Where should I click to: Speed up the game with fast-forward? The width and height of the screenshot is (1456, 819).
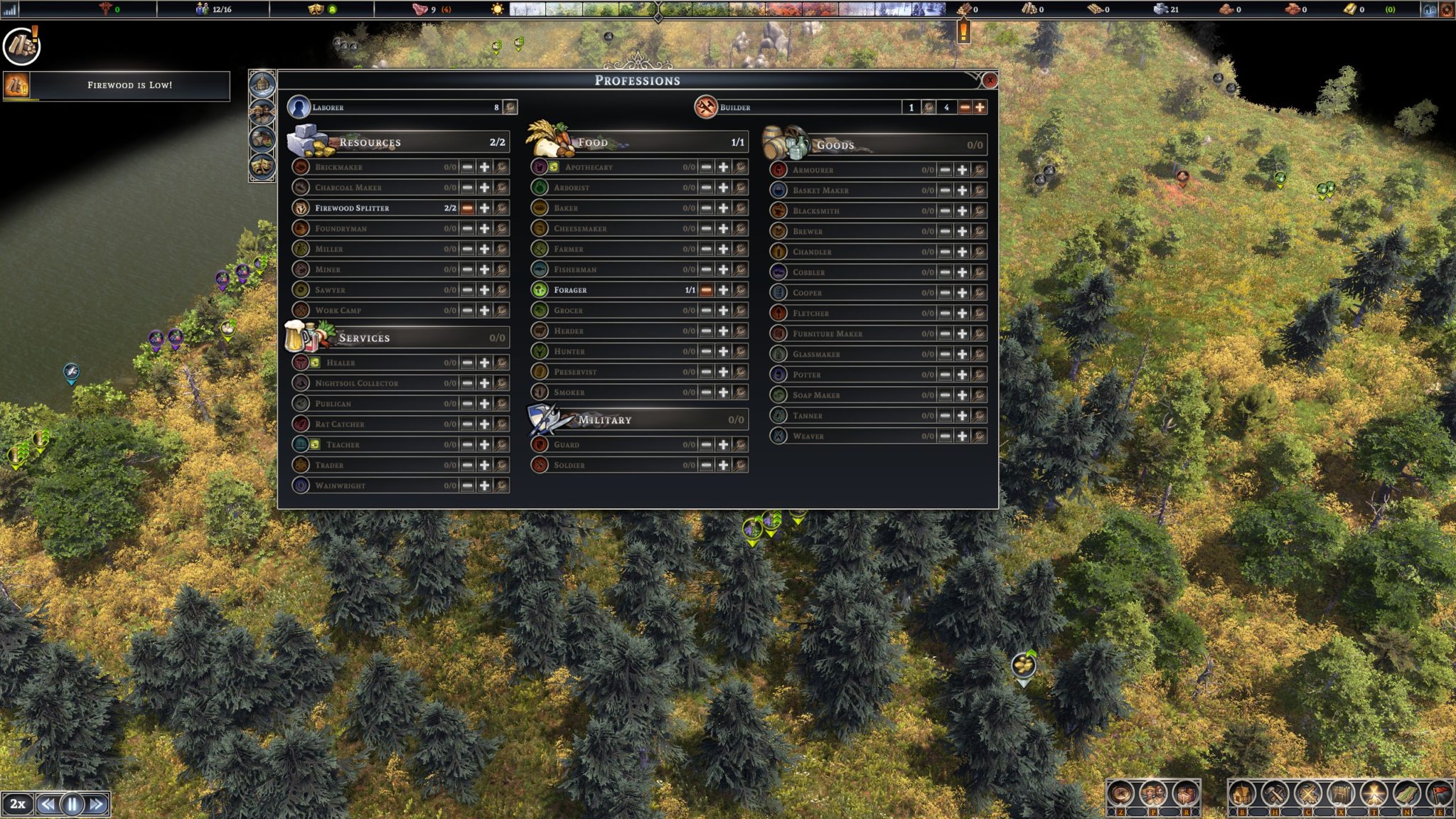click(97, 804)
